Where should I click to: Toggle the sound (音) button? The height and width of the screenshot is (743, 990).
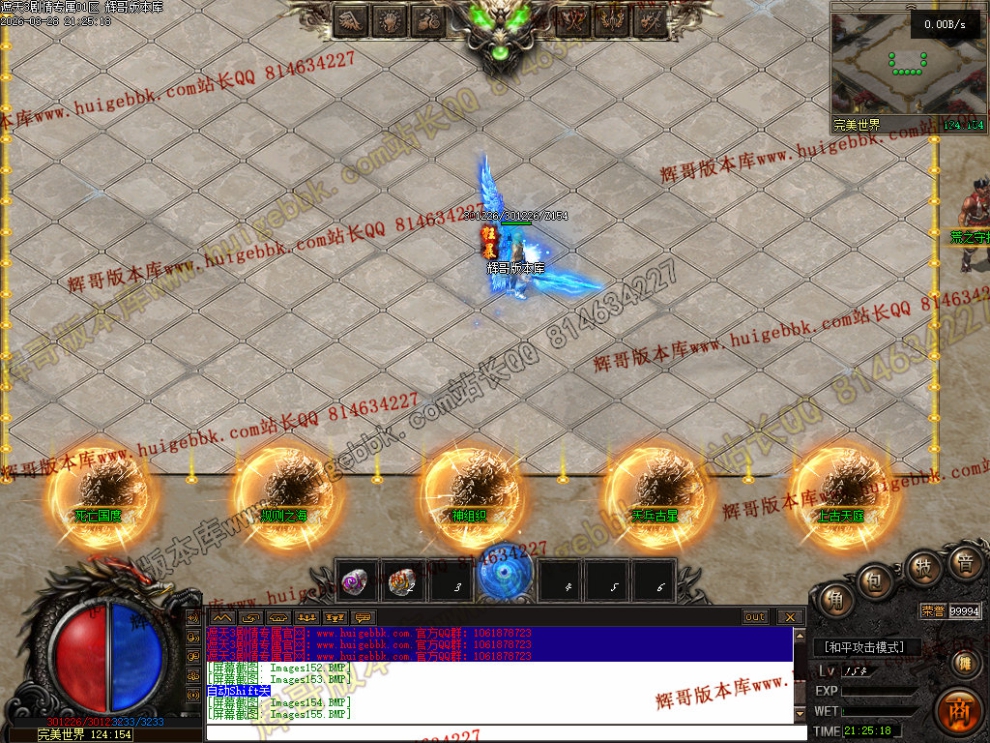coord(964,563)
